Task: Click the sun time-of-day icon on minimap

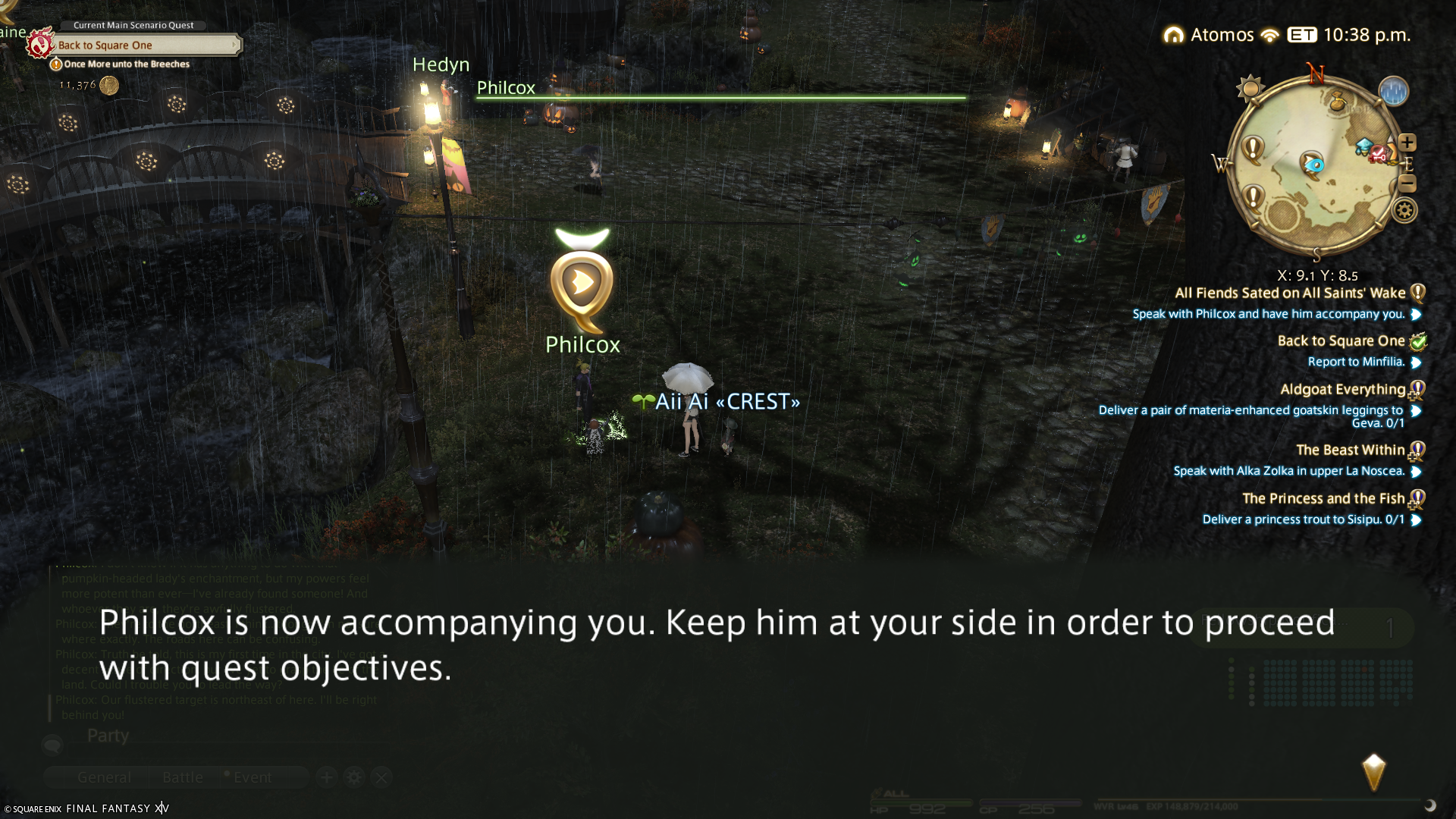Action: (x=1250, y=88)
